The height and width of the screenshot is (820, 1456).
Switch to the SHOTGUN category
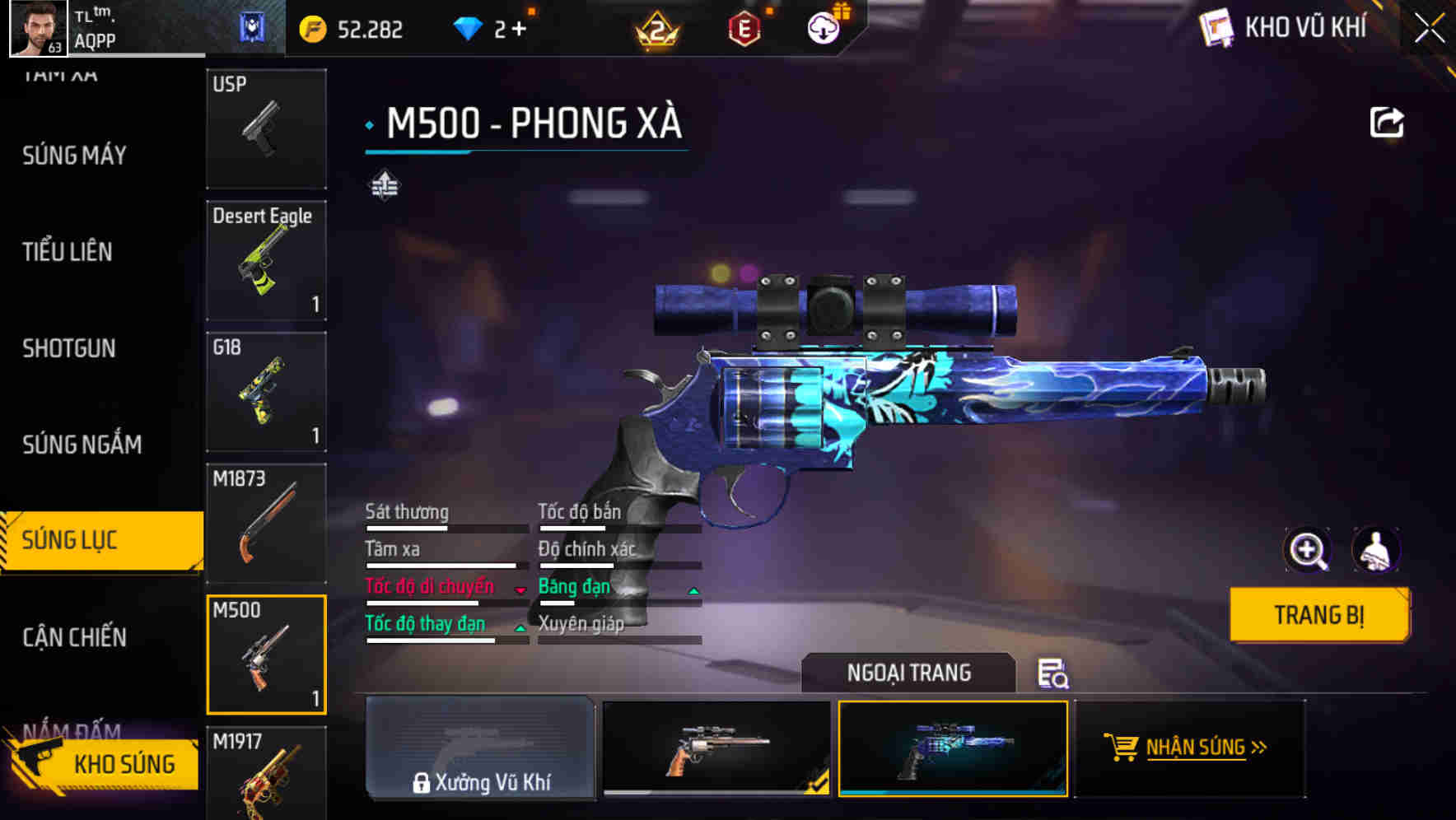70,349
